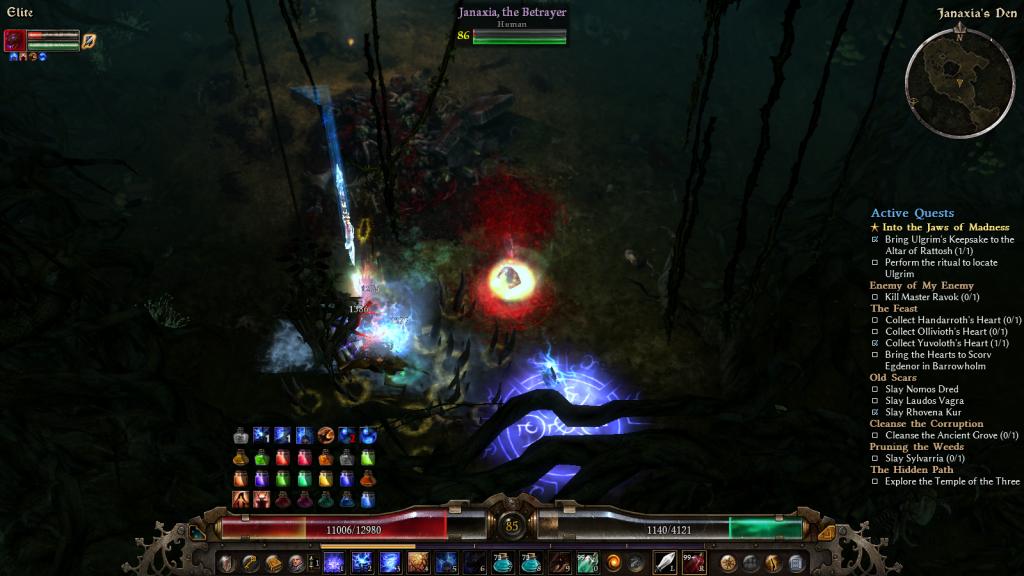Use the orange skill in hotbar slot 4
Image resolution: width=1024 pixels, height=576 pixels.
point(418,562)
